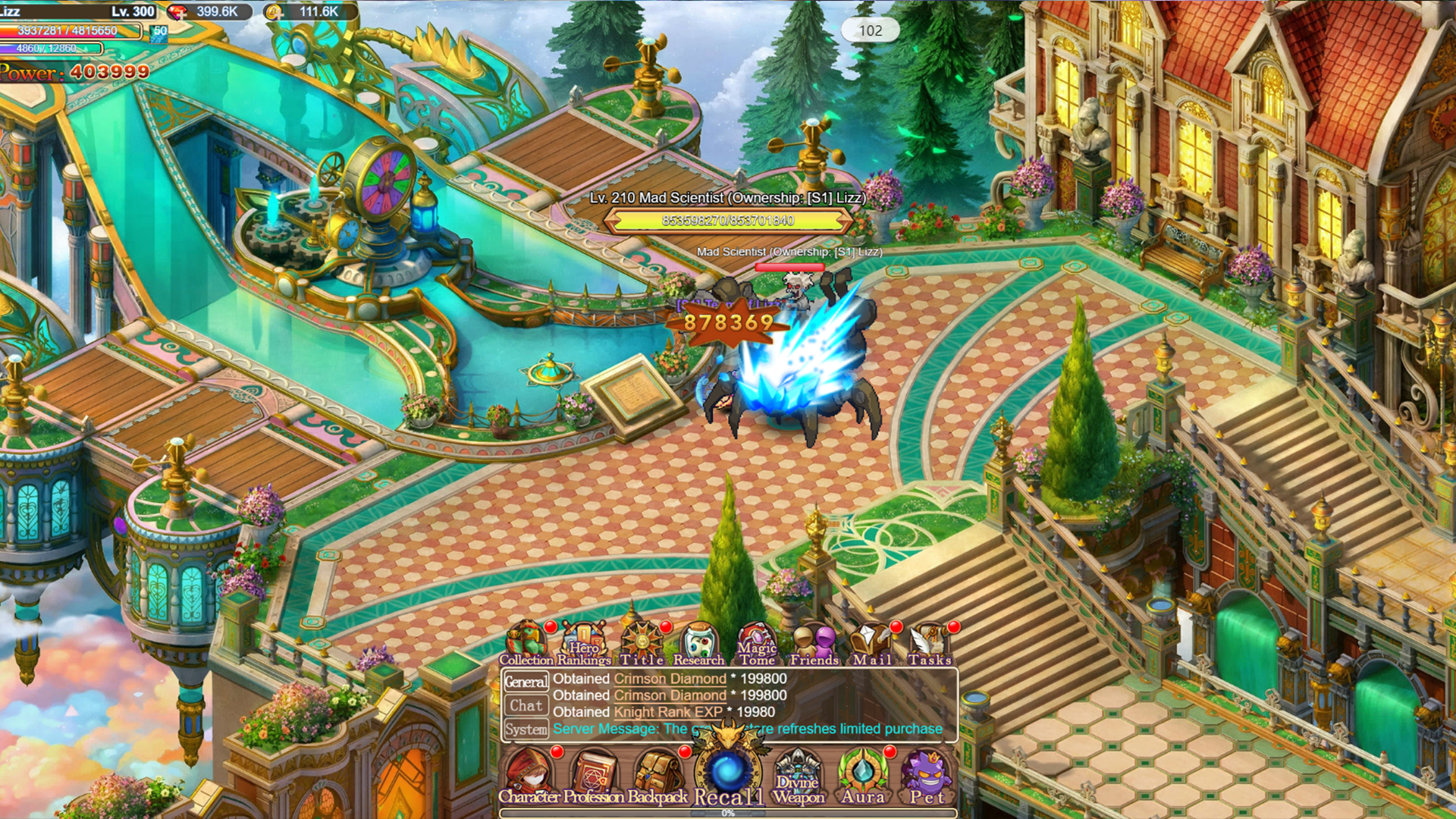Select the General chat tab

(x=528, y=681)
